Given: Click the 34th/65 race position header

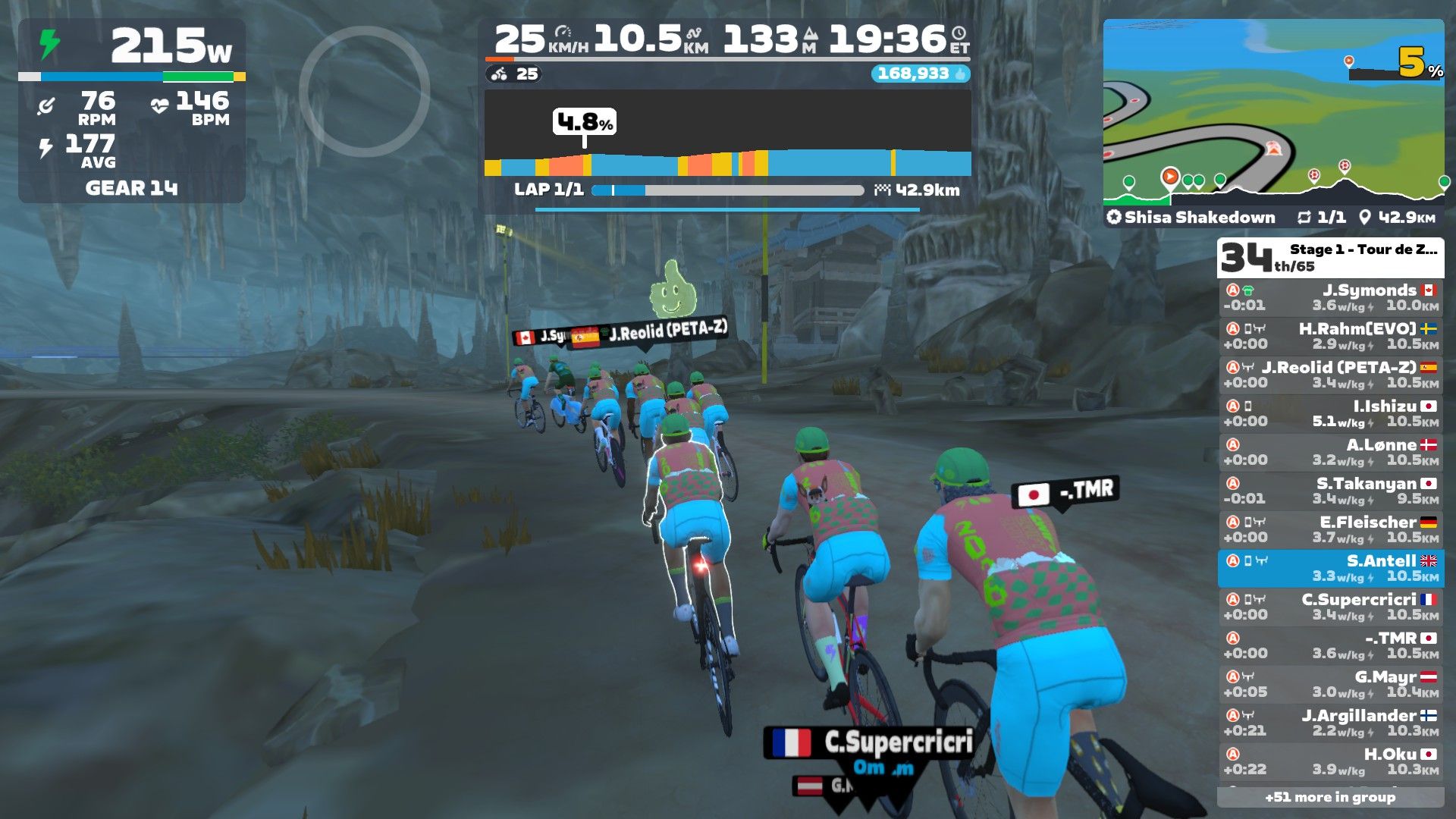Looking at the screenshot, I should pyautogui.click(x=1330, y=258).
